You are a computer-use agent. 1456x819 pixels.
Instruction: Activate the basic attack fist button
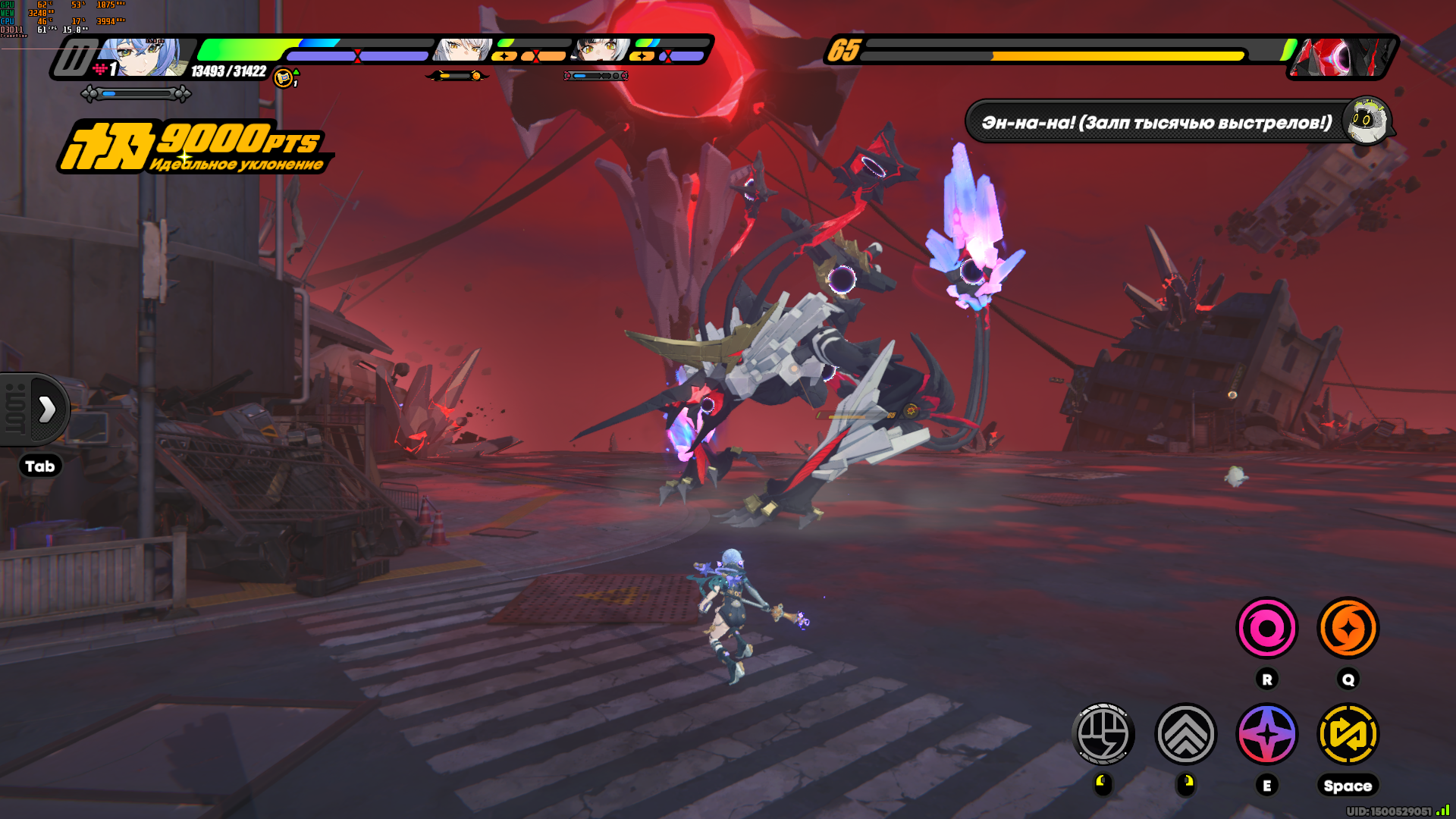coord(1103,734)
